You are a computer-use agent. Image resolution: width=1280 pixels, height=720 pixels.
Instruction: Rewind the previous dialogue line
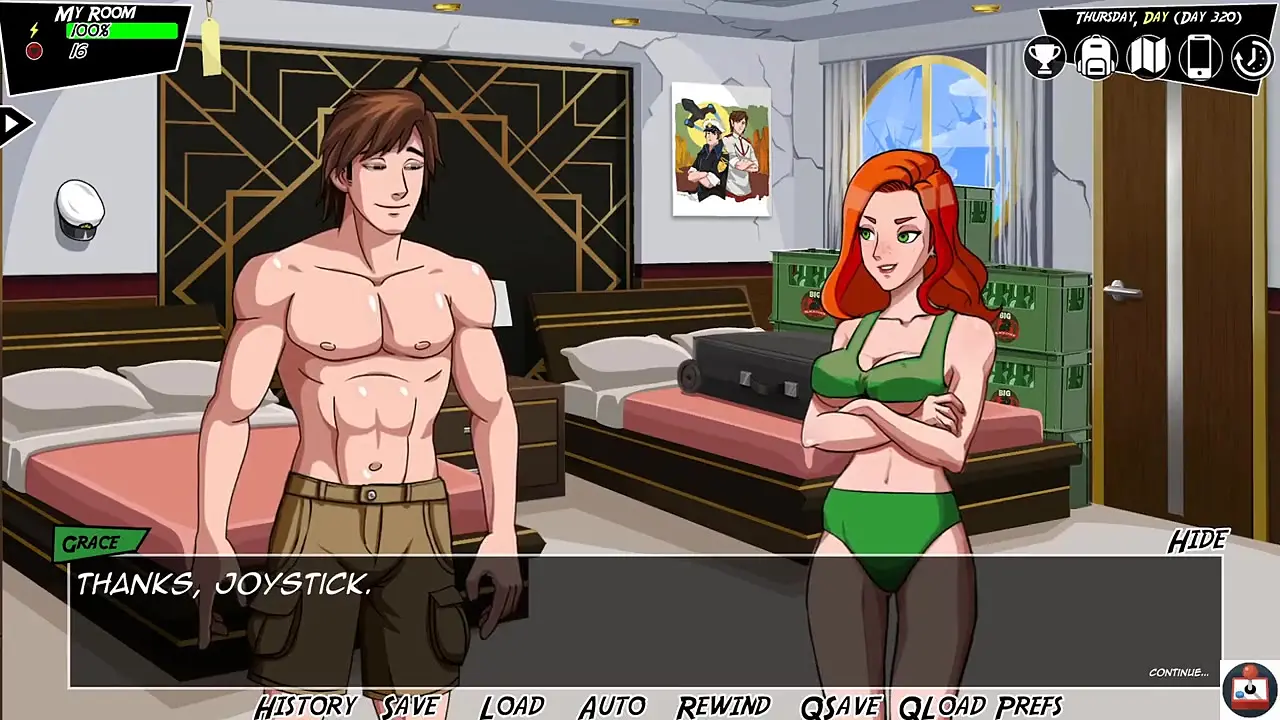[x=723, y=706]
